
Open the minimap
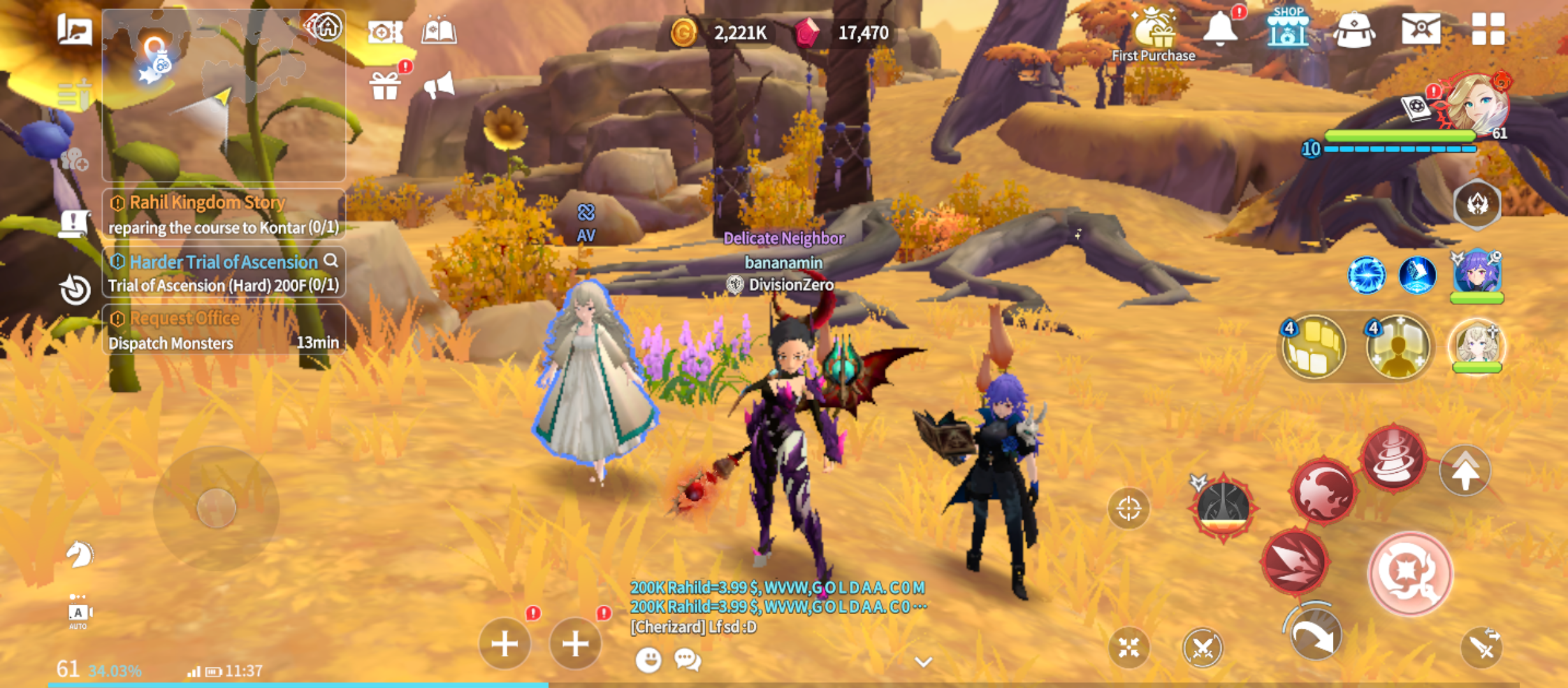[223, 96]
